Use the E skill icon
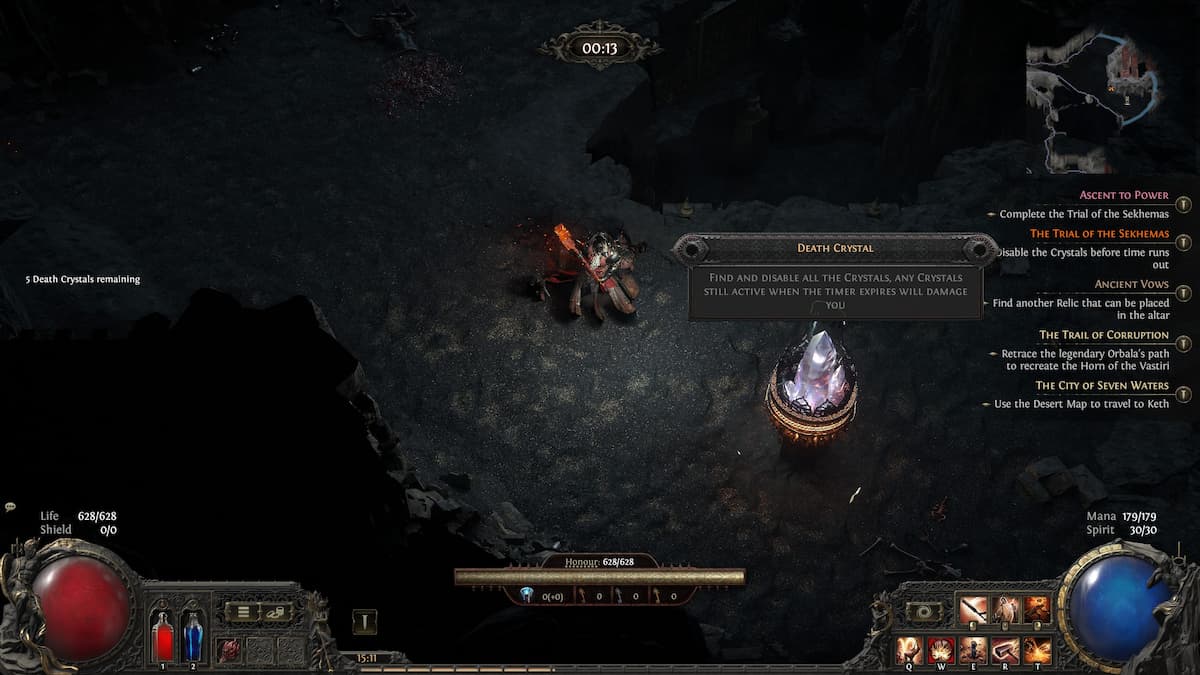The width and height of the screenshot is (1200, 675). 974,649
